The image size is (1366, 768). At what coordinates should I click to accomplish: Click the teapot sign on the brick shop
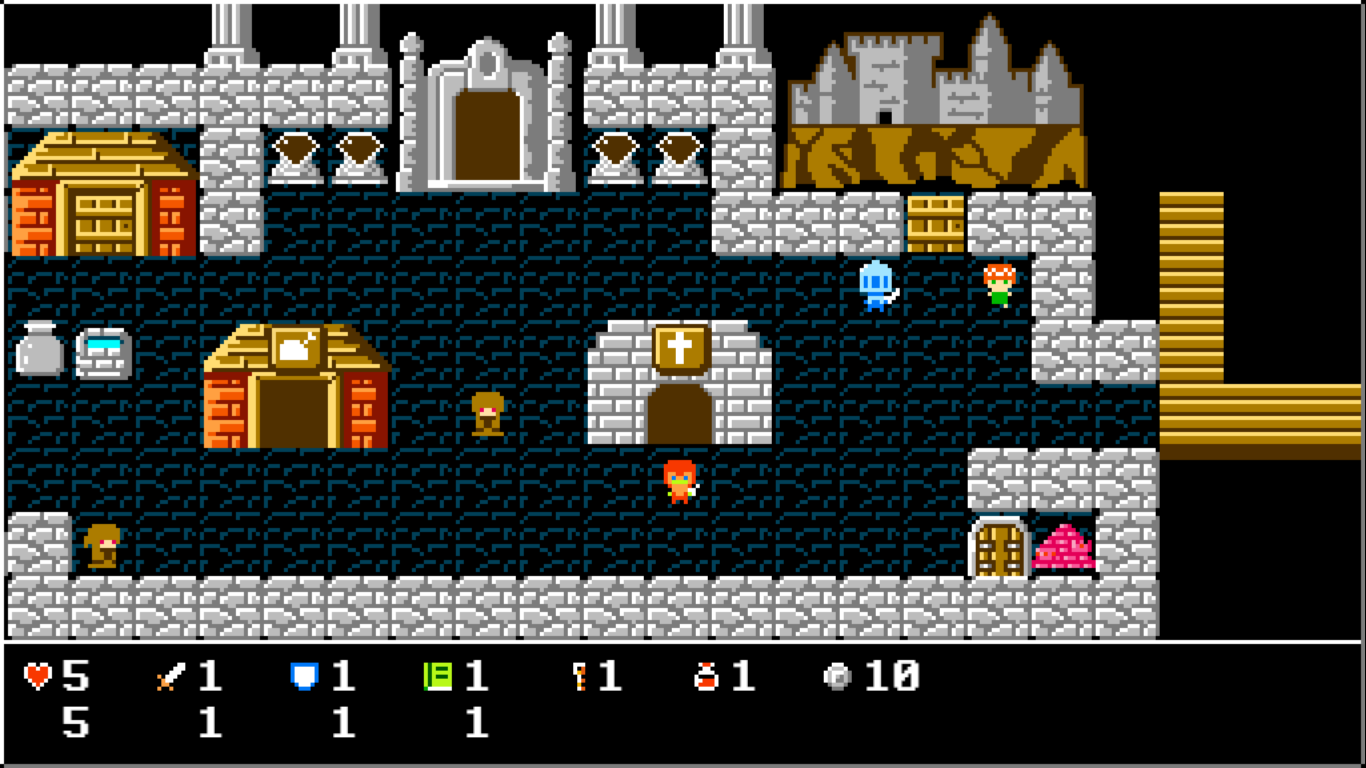[295, 345]
